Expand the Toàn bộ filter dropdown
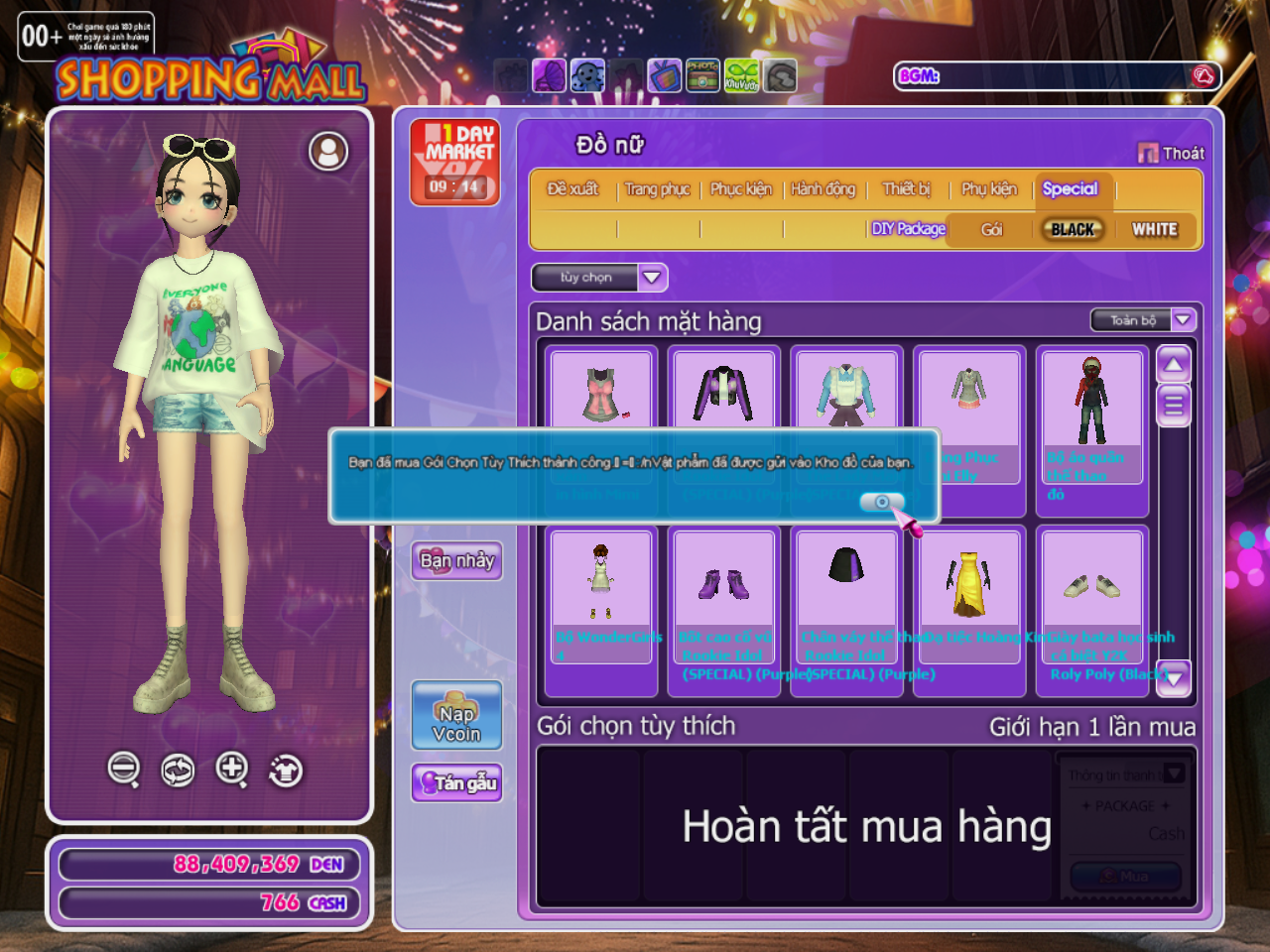The width and height of the screenshot is (1270, 952). [1142, 319]
